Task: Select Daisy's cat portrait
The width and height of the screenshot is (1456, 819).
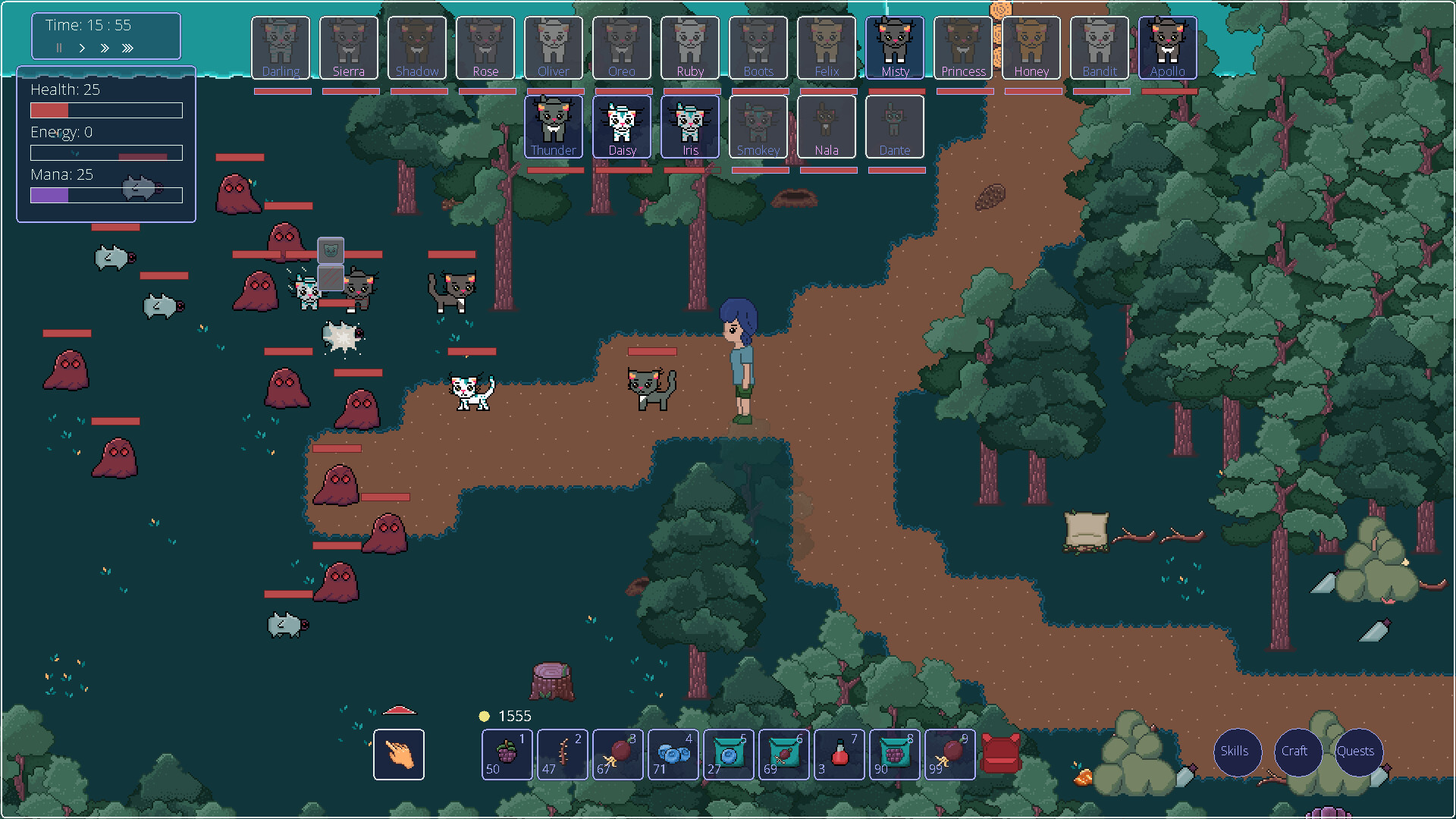Action: coord(622,126)
